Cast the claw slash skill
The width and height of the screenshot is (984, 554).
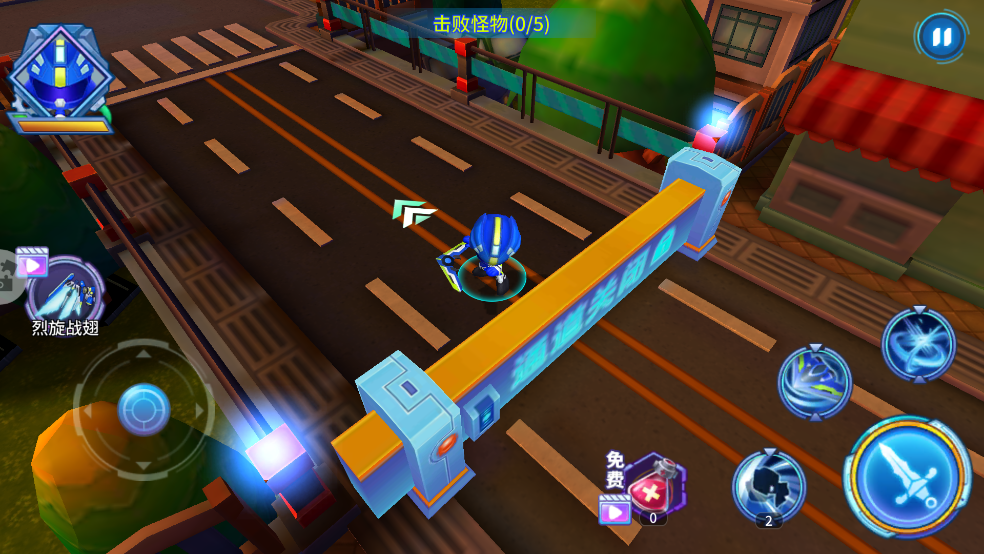(x=815, y=382)
